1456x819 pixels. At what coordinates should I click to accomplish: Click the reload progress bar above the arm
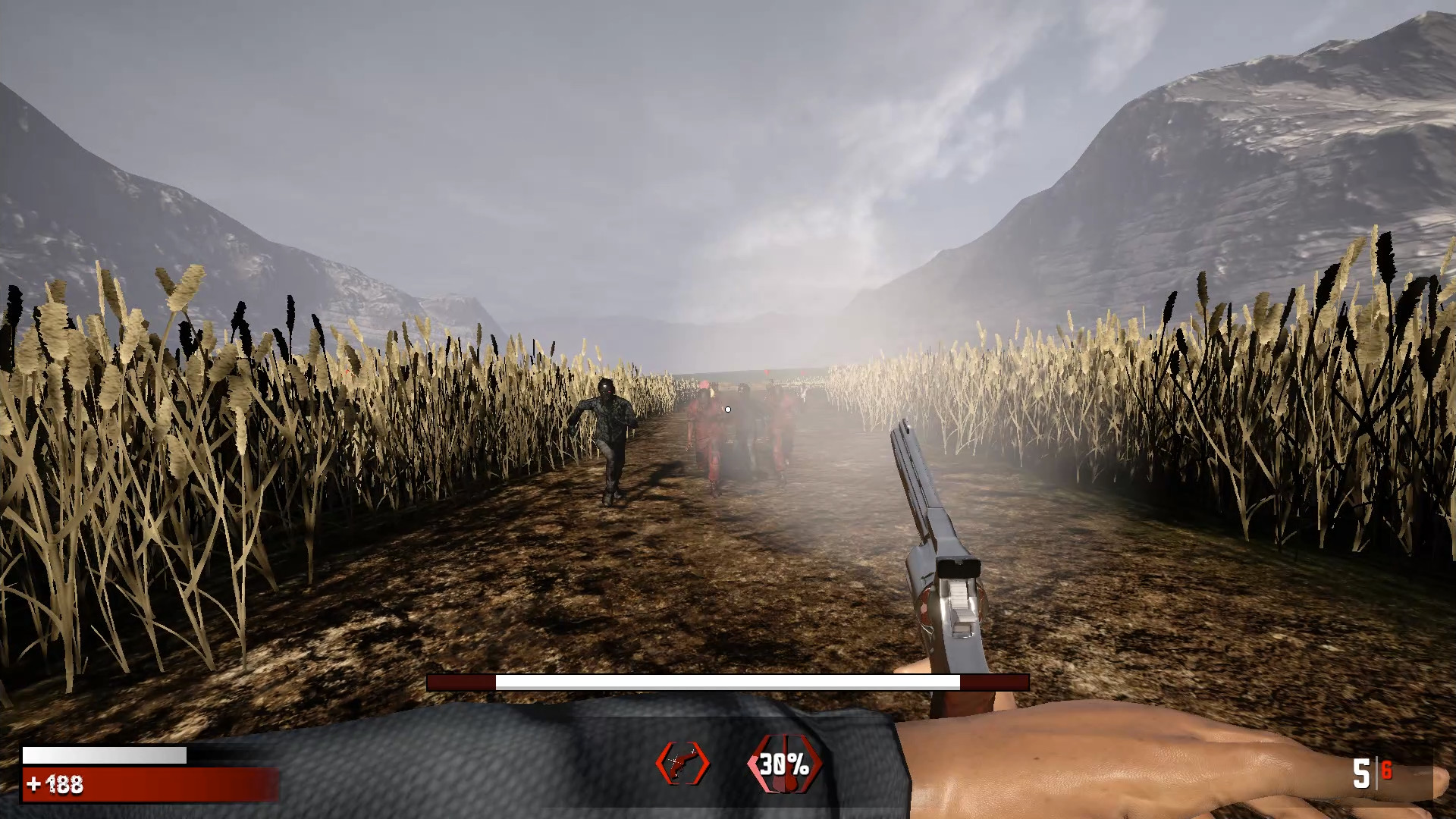pyautogui.click(x=728, y=682)
